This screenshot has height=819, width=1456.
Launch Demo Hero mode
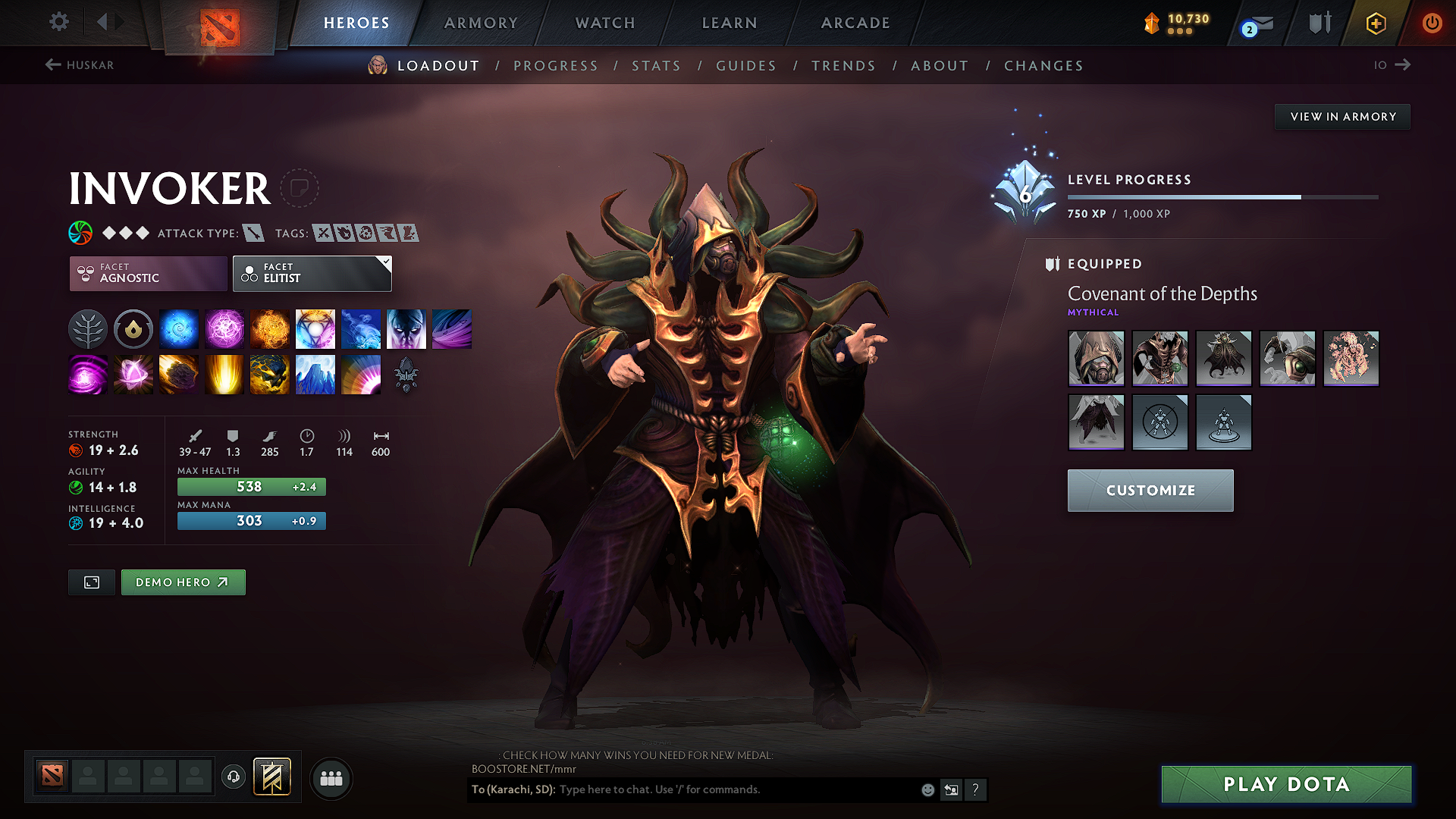tap(183, 582)
